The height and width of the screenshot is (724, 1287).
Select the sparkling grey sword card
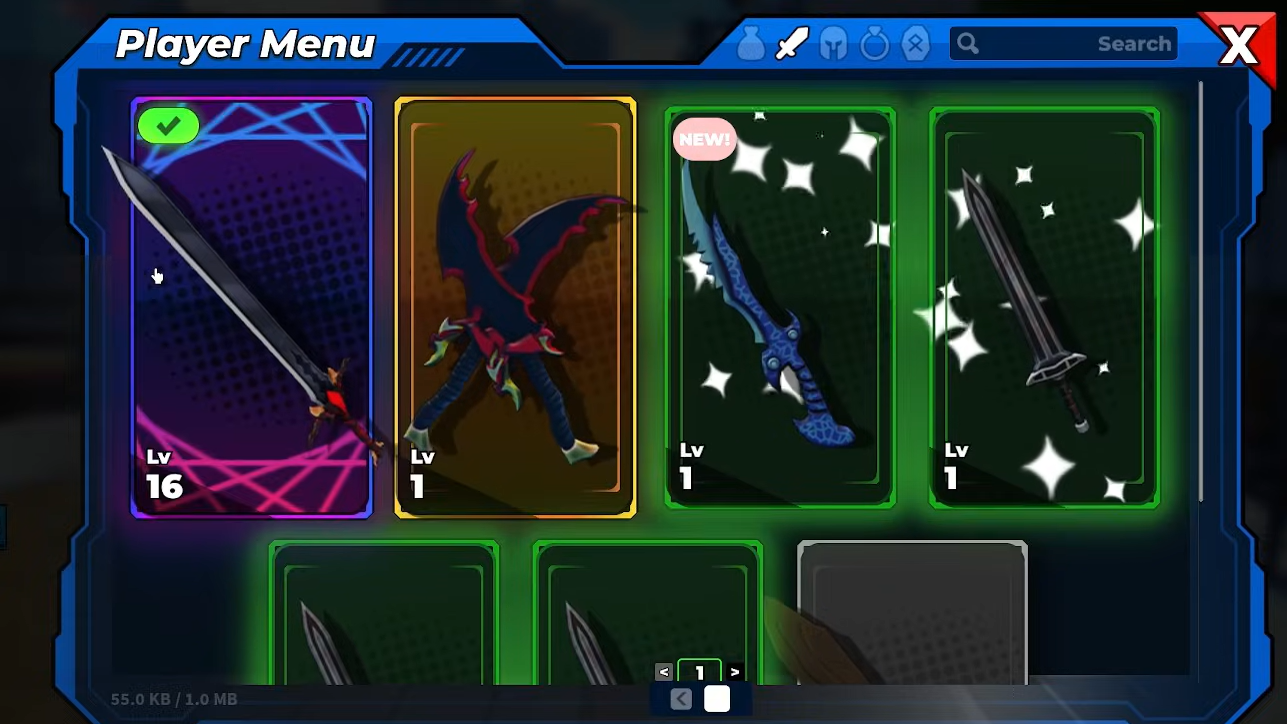1044,307
